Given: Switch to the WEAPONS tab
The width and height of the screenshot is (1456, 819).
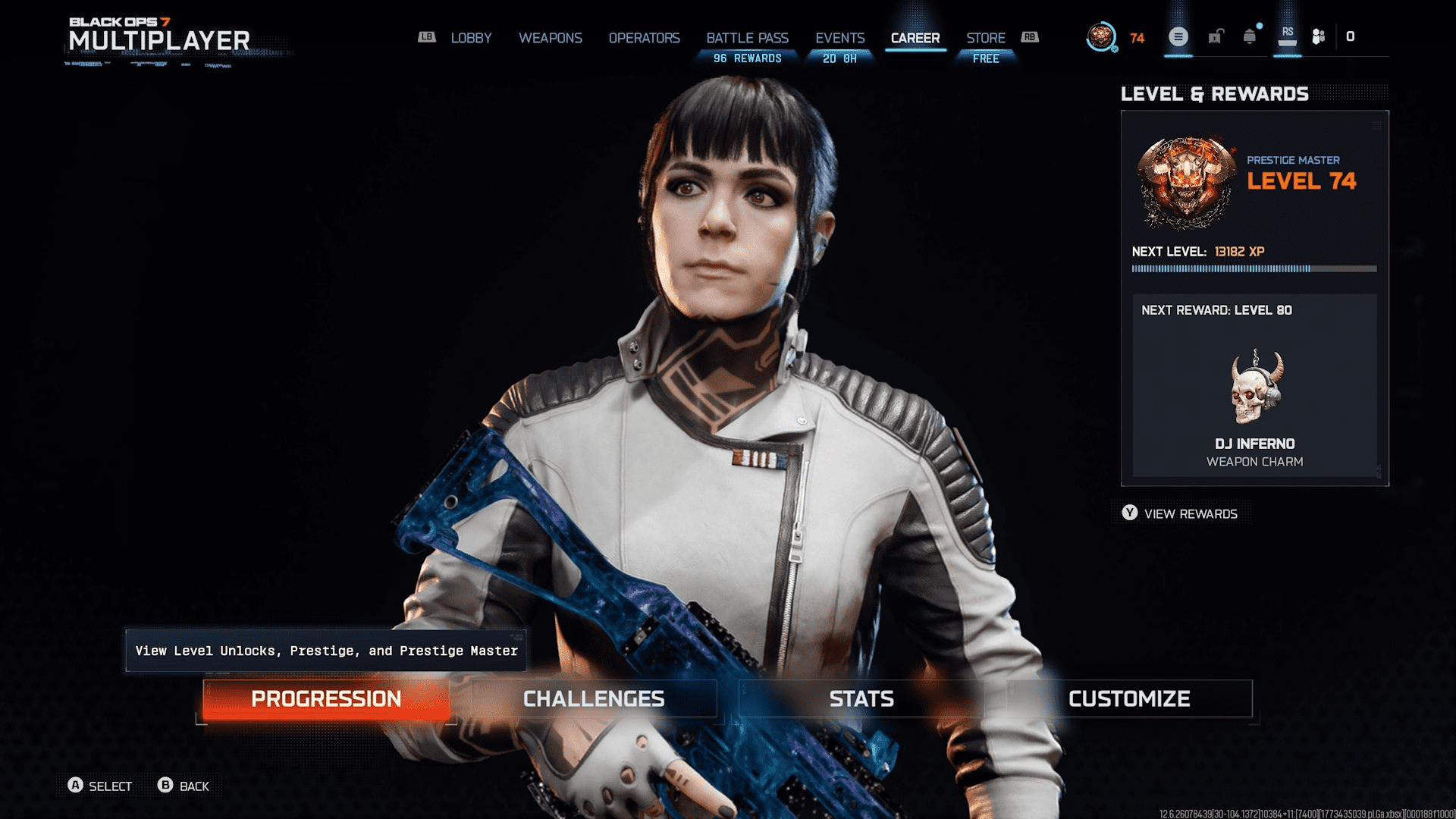Looking at the screenshot, I should point(551,38).
